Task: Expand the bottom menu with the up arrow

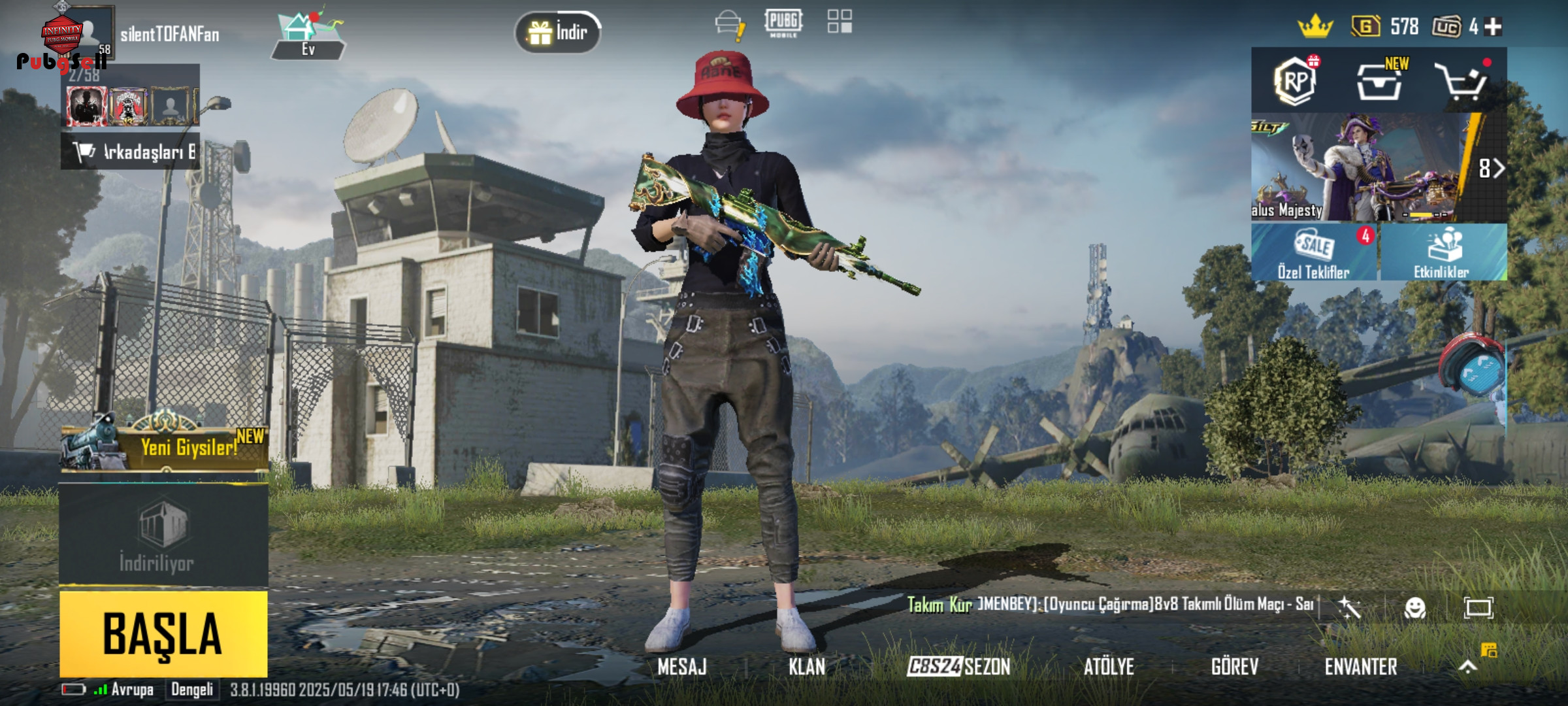Action: [x=1467, y=666]
